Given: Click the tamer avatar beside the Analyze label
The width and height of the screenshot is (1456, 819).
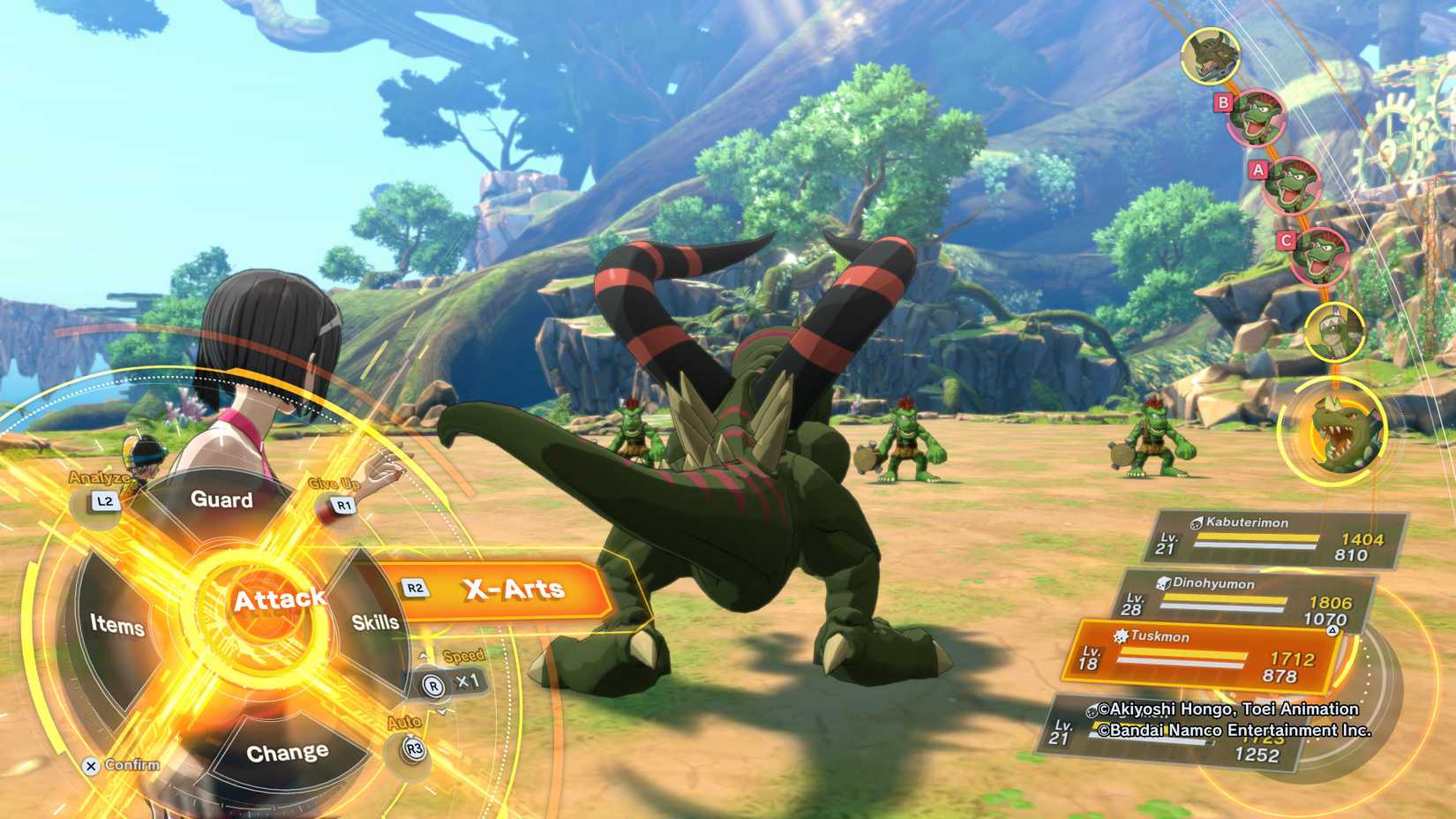Looking at the screenshot, I should (x=146, y=455).
